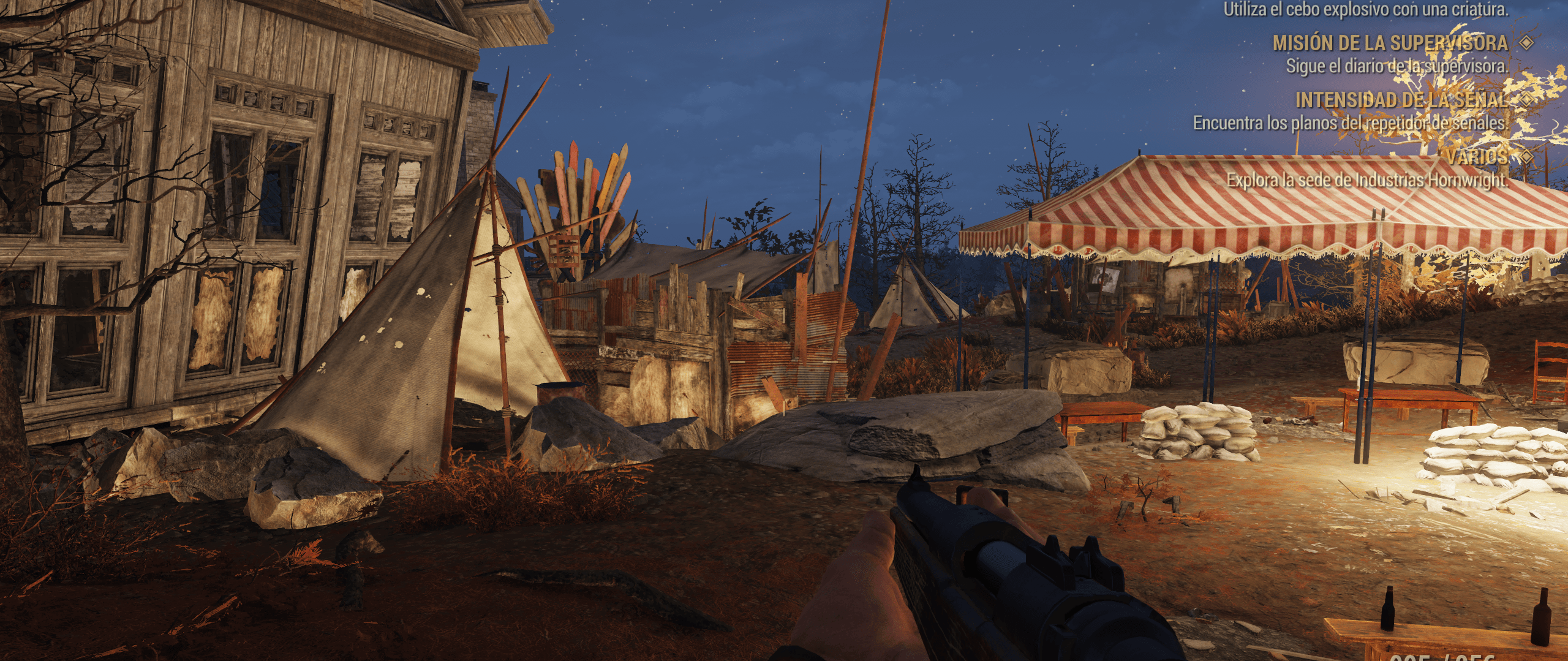Choose the Varios quest category header
Viewport: 1568px width, 661px height.
(x=1477, y=157)
